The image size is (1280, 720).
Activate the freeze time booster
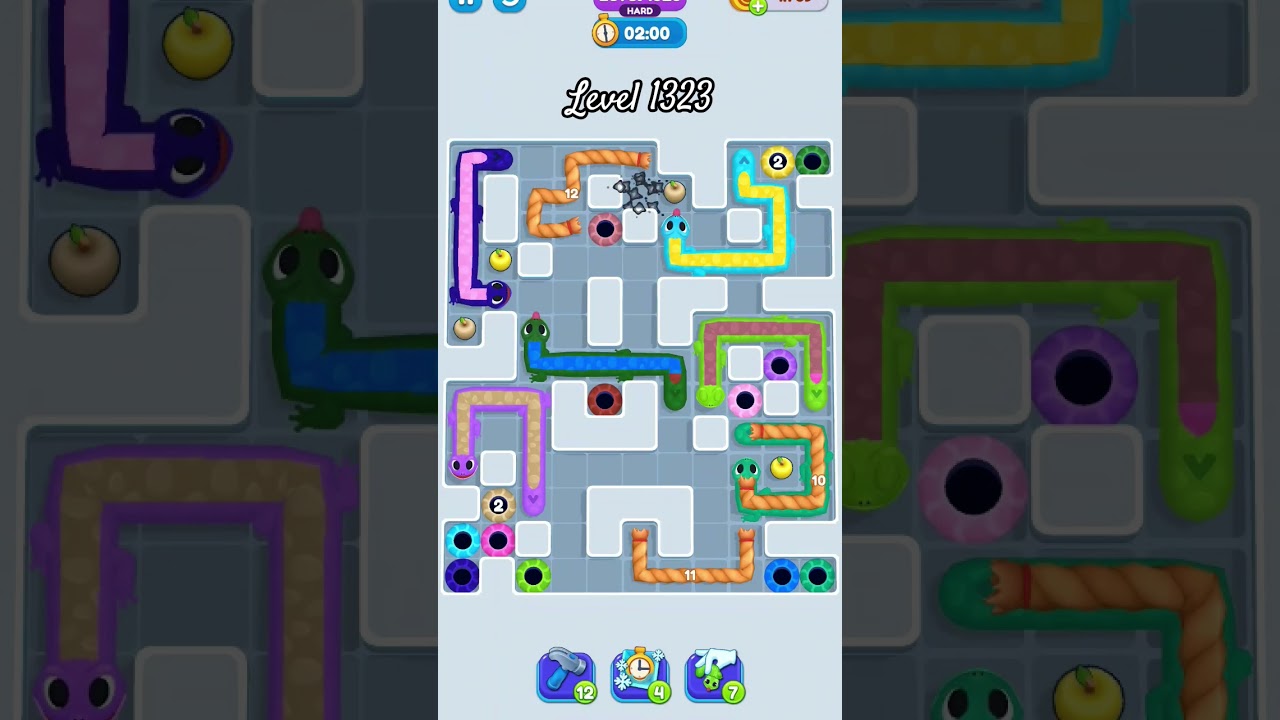coord(640,675)
